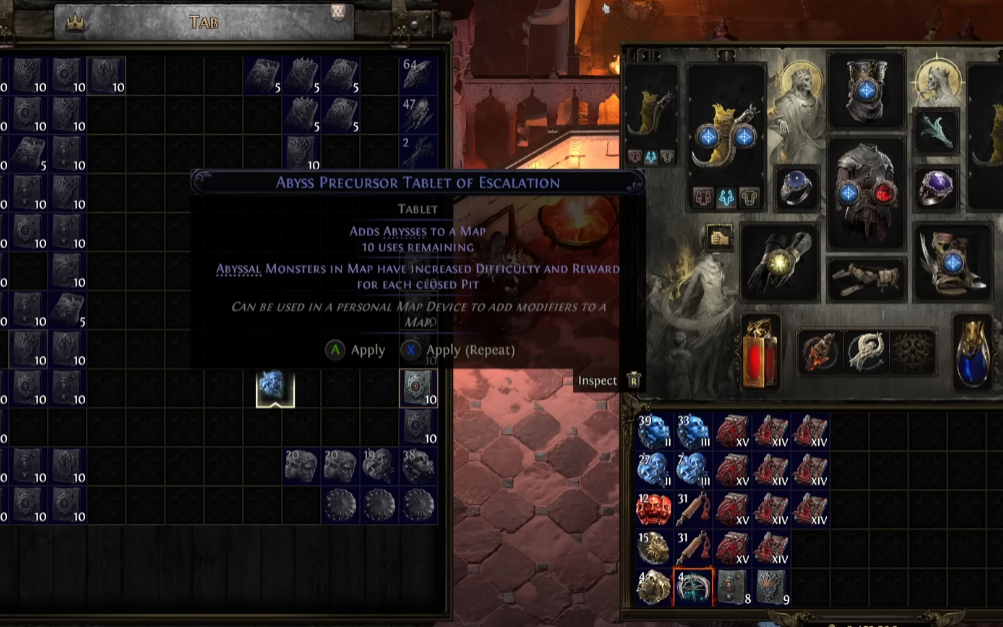Viewport: 1003px width, 627px height.
Task: Pick up the blue item held on cursor slot
Action: pyautogui.click(x=275, y=388)
